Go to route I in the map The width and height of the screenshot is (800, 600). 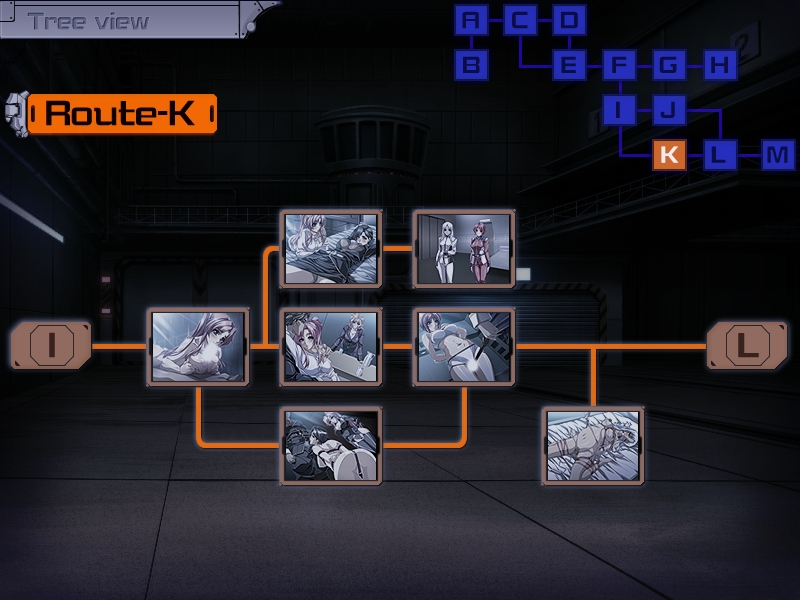tap(619, 110)
